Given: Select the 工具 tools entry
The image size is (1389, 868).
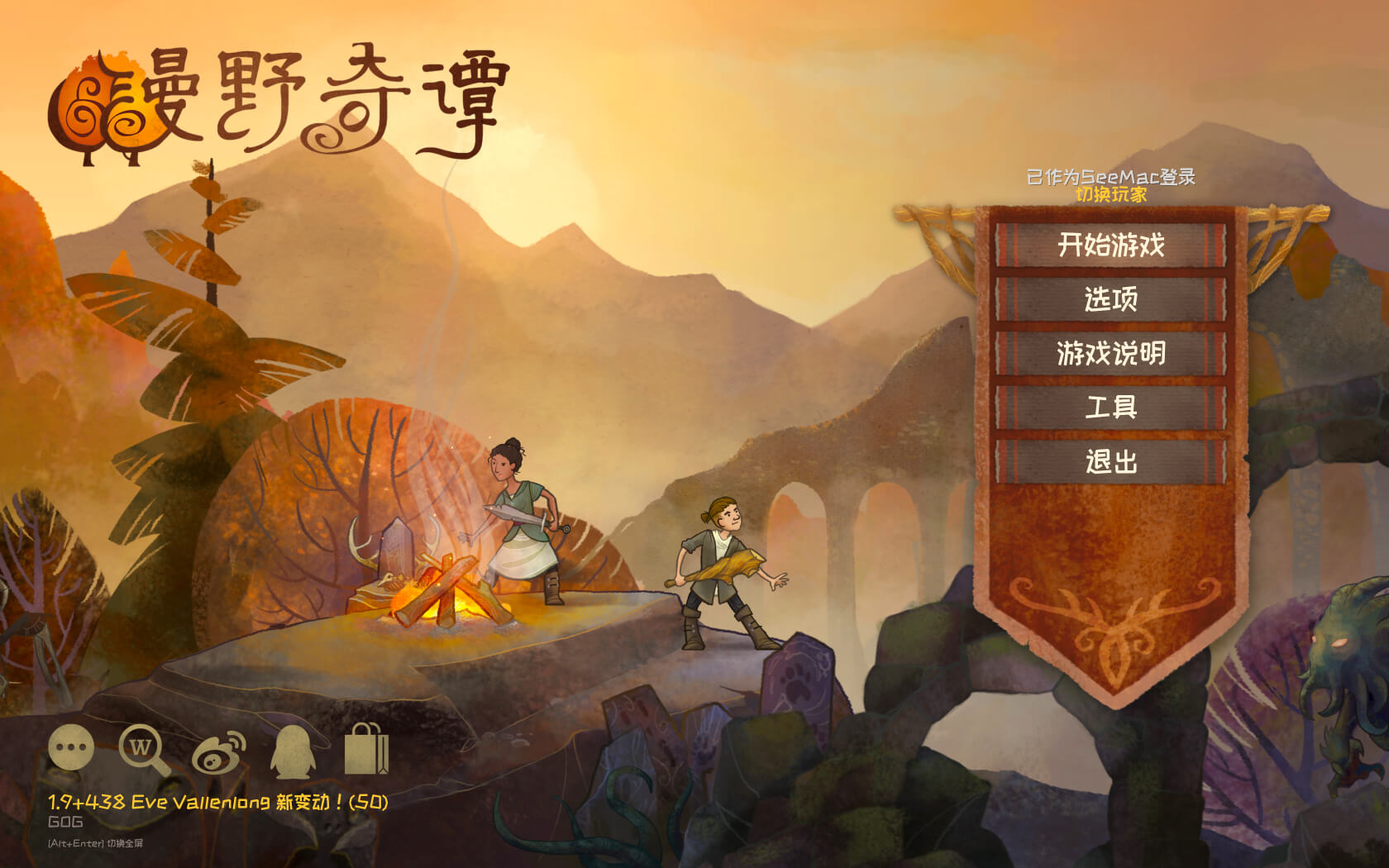Looking at the screenshot, I should pyautogui.click(x=1110, y=408).
